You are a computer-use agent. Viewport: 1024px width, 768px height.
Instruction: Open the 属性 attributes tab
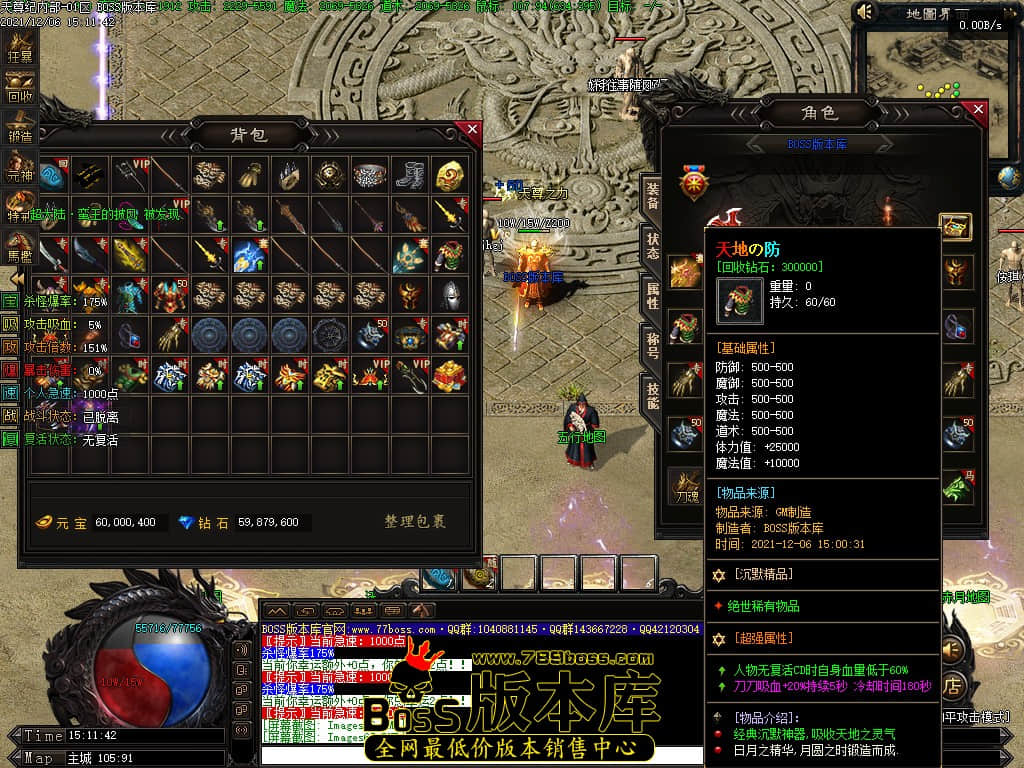pyautogui.click(x=652, y=297)
